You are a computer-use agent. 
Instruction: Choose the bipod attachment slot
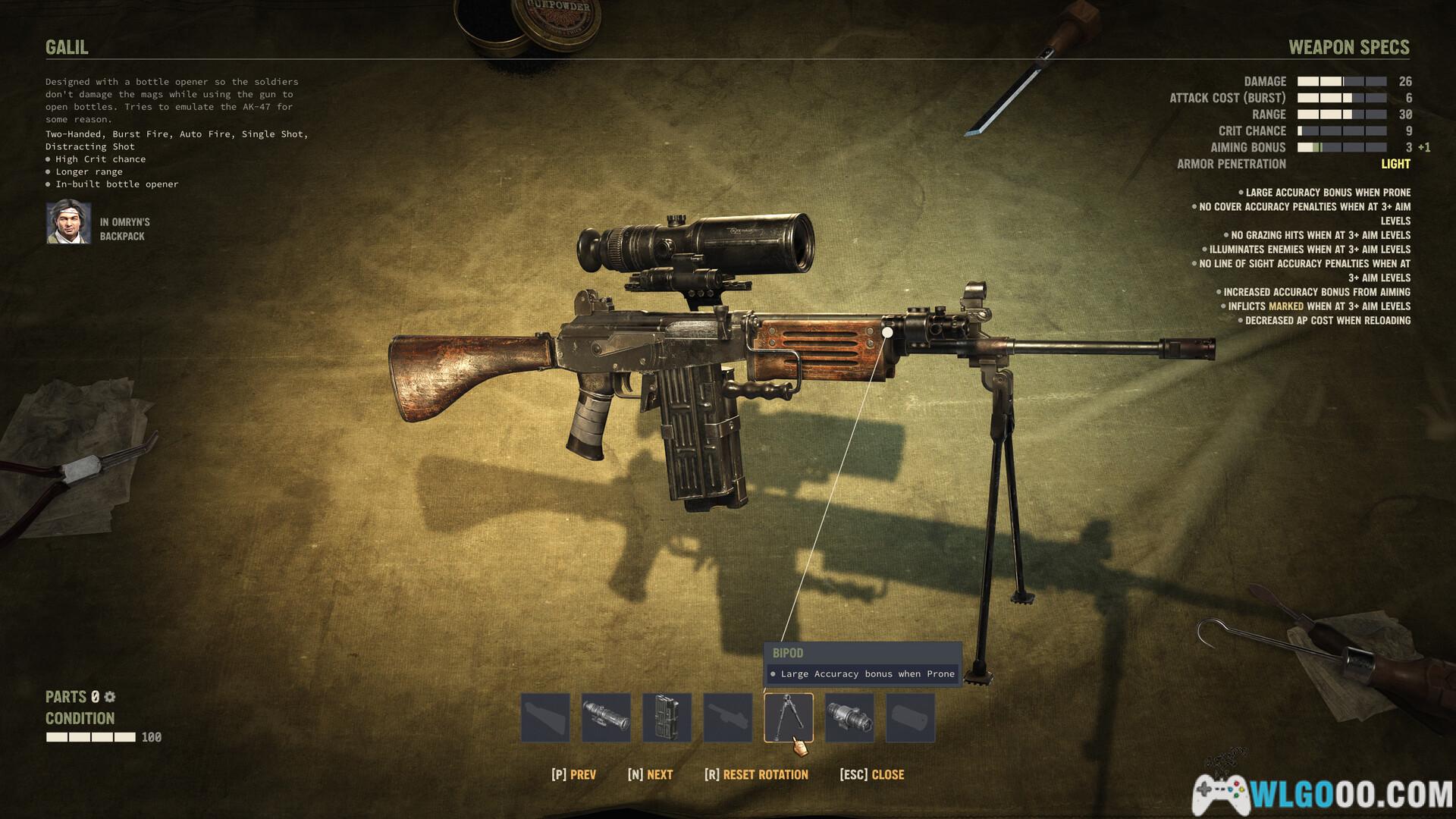[x=788, y=717]
